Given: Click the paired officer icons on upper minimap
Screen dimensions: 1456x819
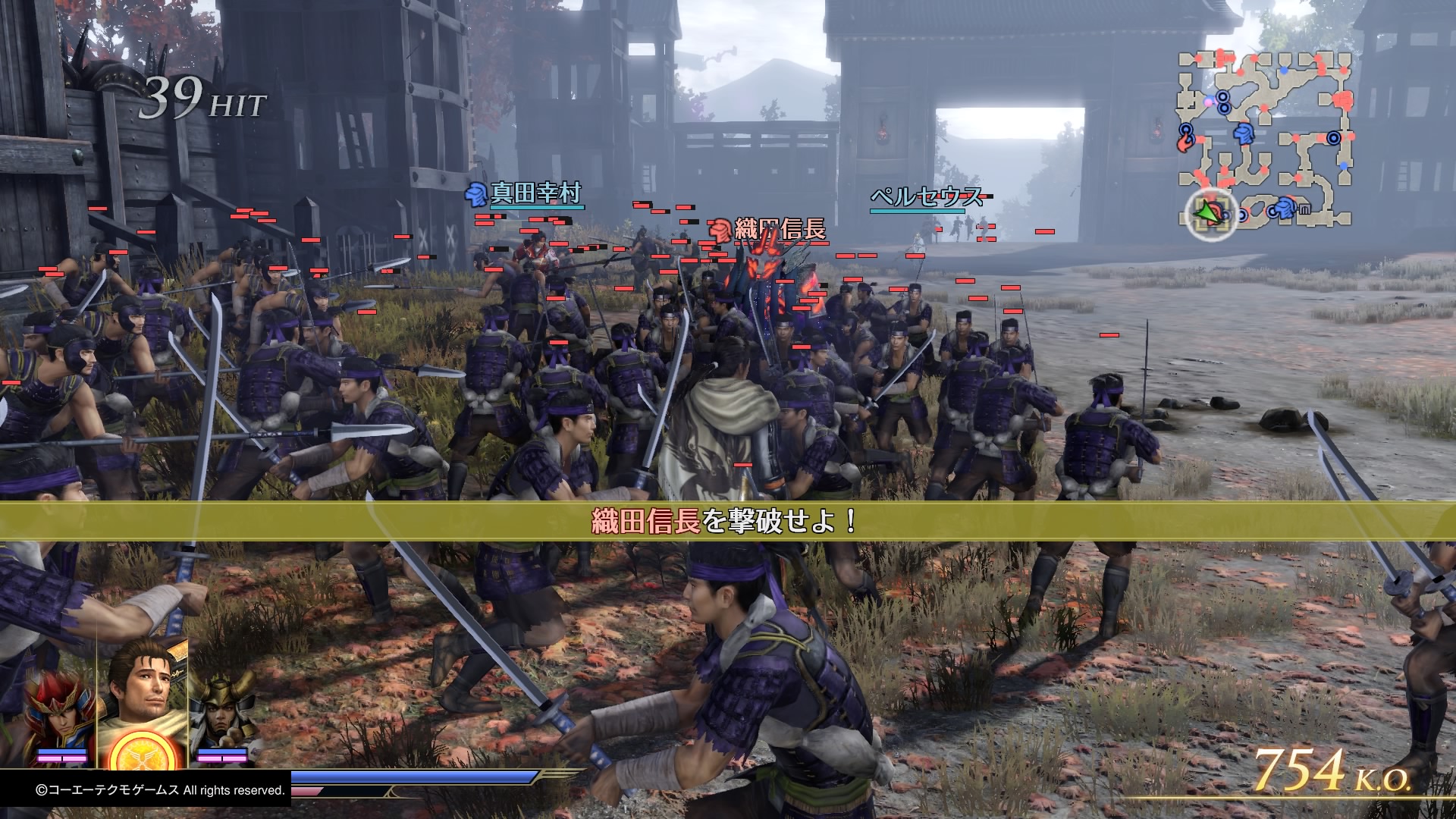Looking at the screenshot, I should pyautogui.click(x=1223, y=102).
